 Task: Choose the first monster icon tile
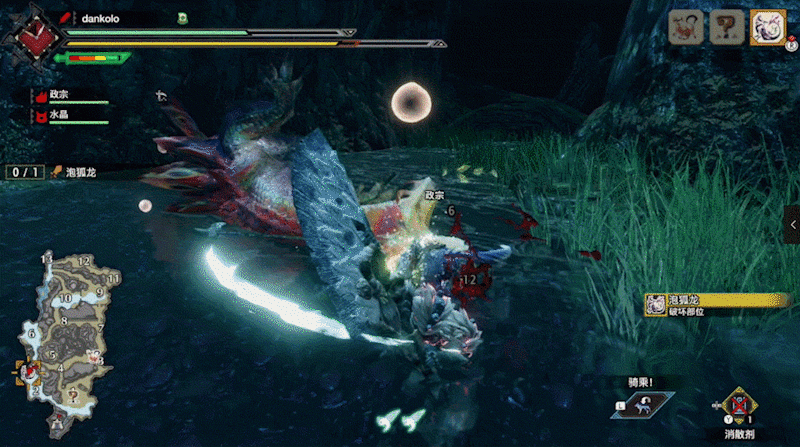click(x=684, y=27)
